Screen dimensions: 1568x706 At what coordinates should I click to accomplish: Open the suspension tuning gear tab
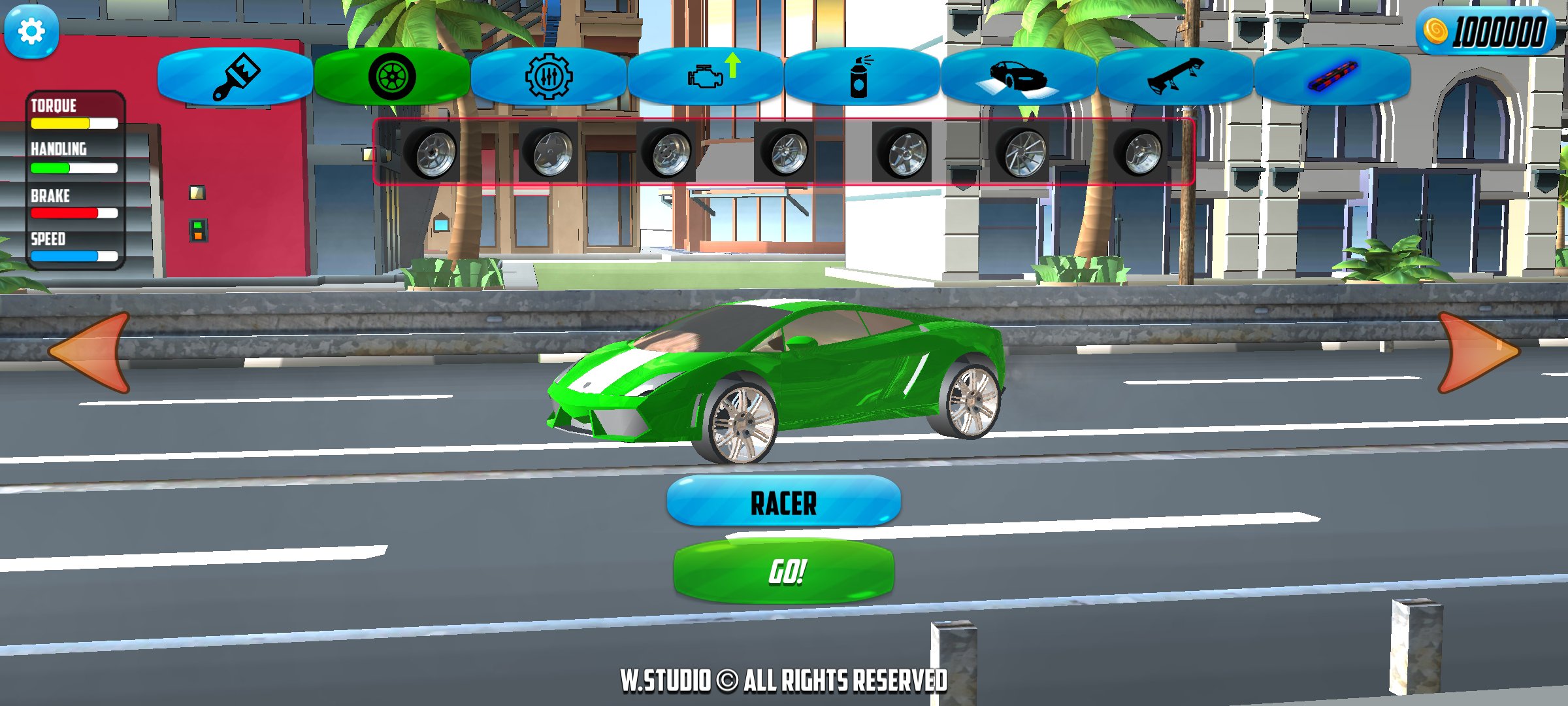pos(549,76)
